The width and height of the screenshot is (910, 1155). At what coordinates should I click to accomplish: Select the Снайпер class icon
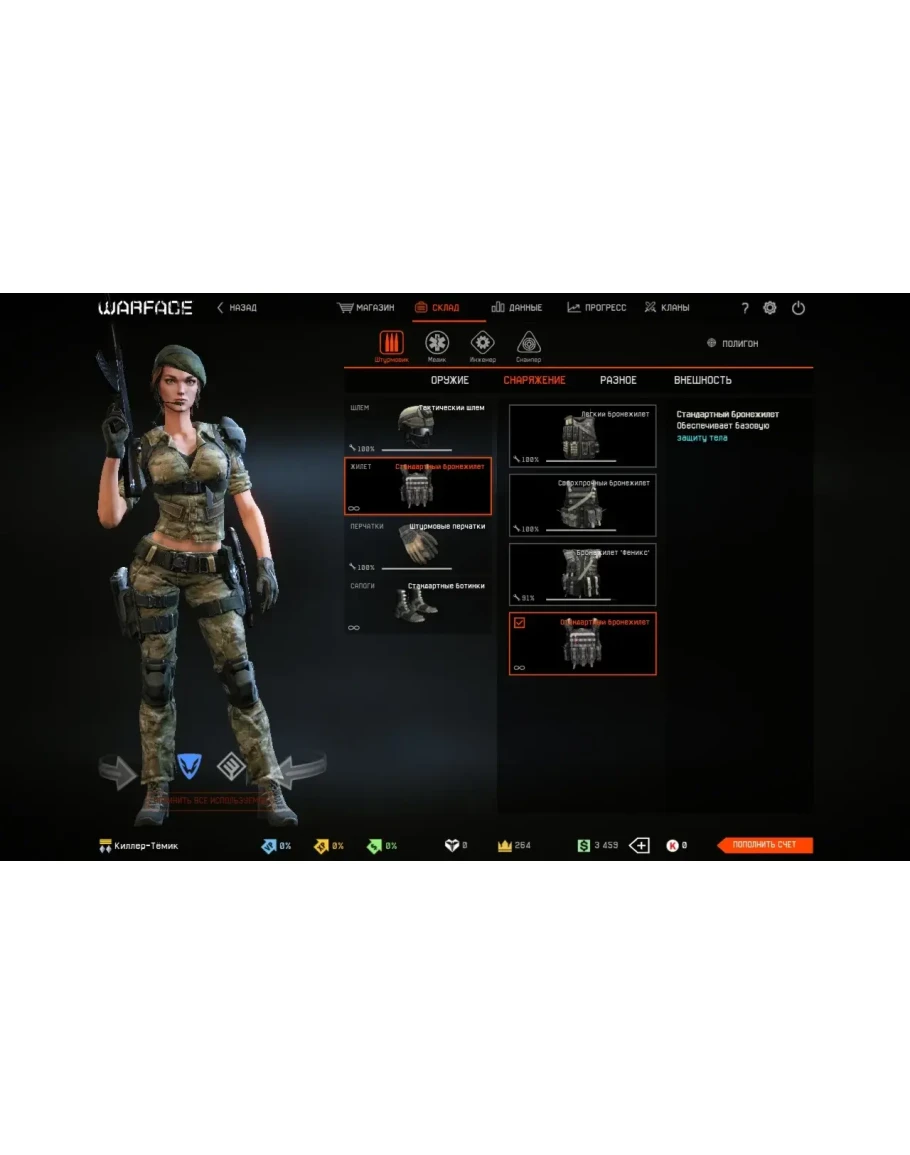[528, 344]
